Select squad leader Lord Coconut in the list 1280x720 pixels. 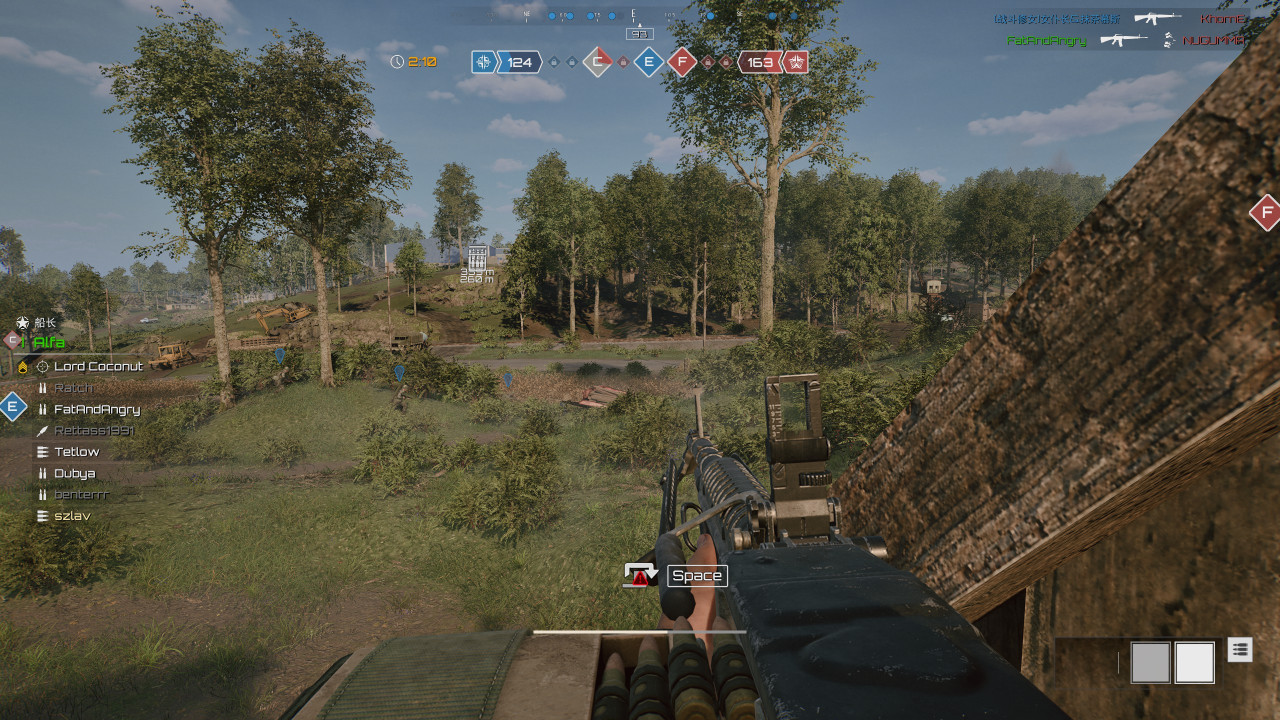[98, 366]
